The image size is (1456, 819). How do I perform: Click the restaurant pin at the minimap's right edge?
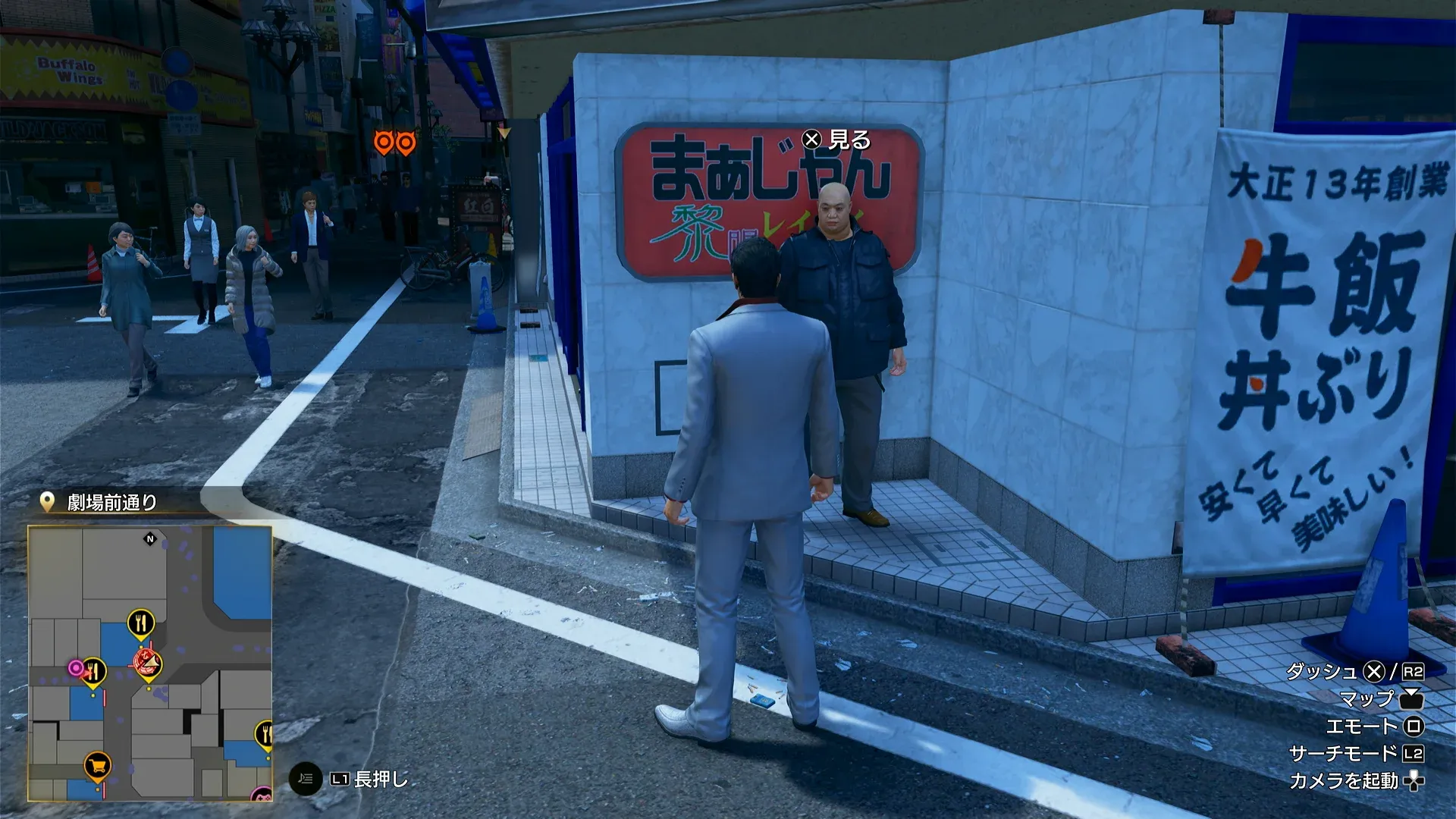(x=266, y=733)
